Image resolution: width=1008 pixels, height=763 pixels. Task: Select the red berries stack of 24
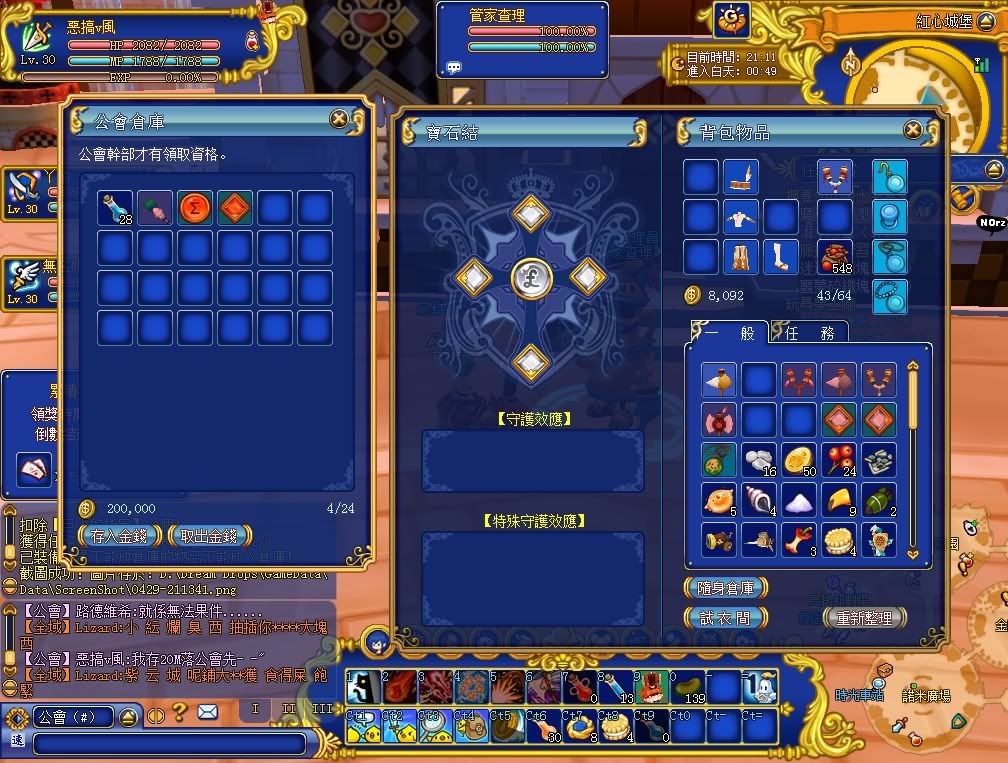click(x=838, y=459)
